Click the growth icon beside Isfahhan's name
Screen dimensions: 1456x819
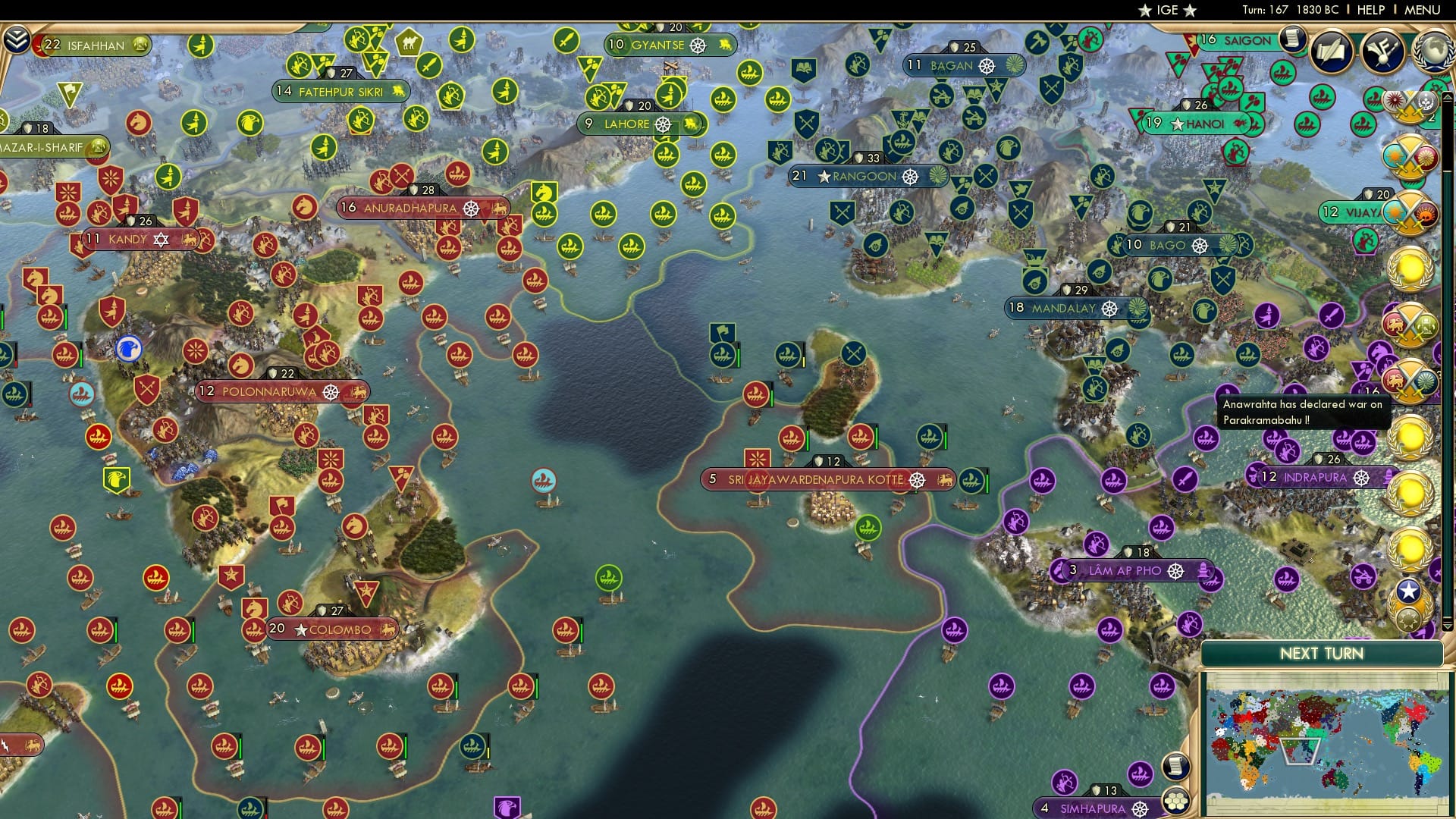pos(139,45)
